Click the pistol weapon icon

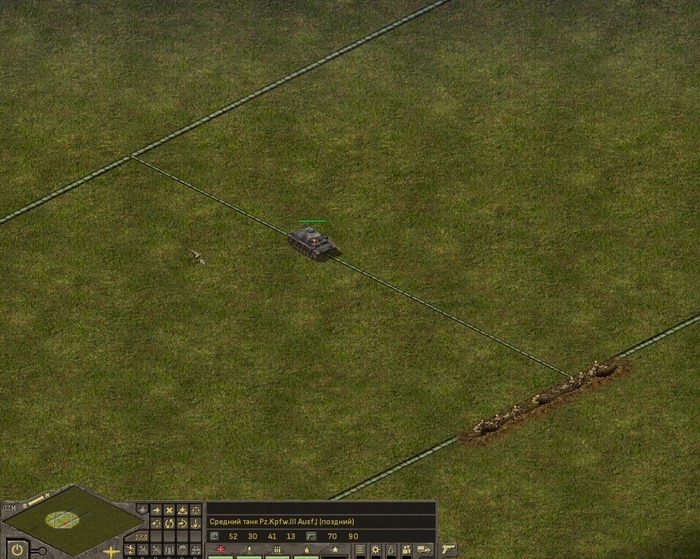click(x=449, y=550)
